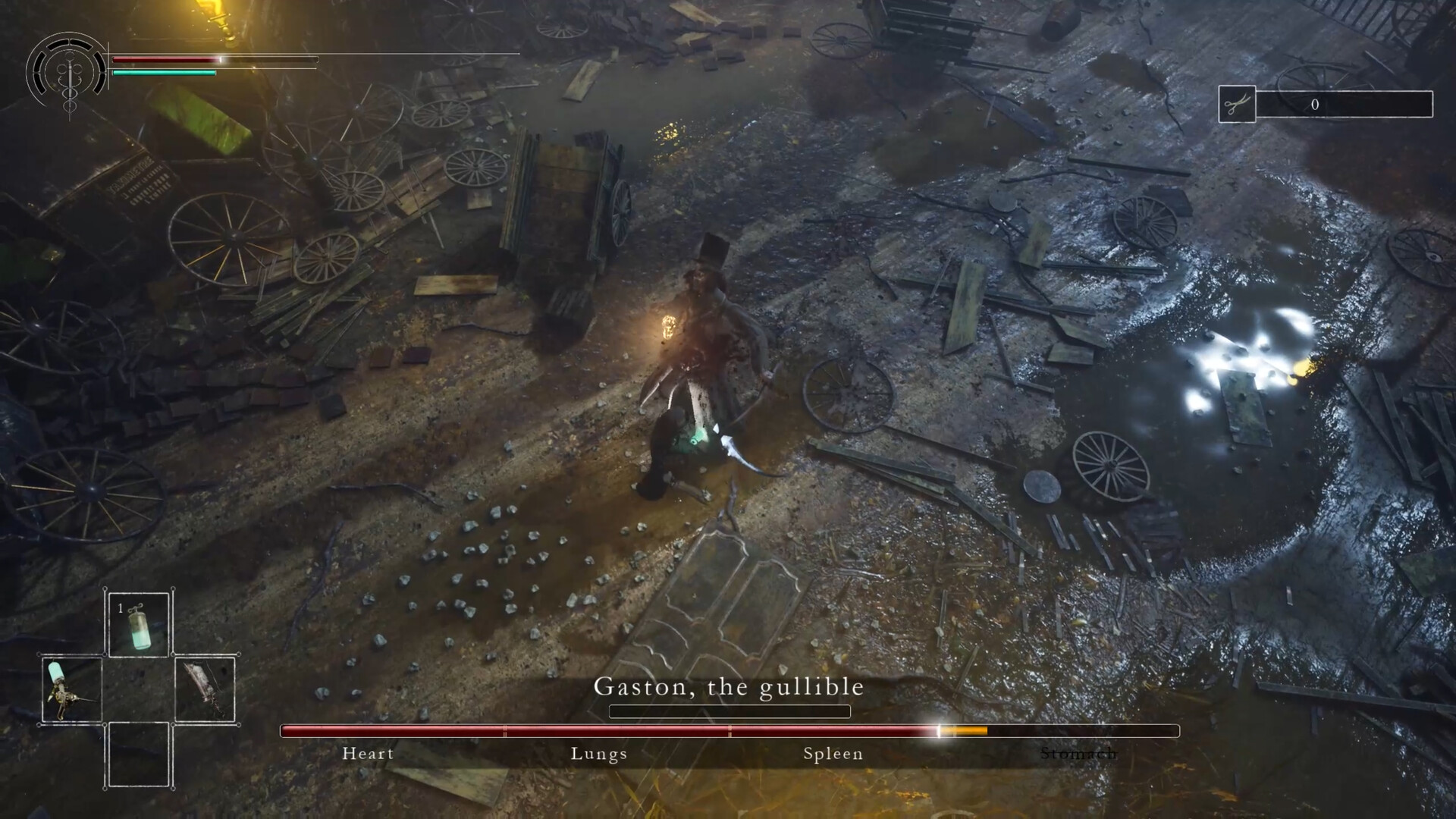Click the quantity counter on the syringe vial
Viewport: 1456px width, 819px height.
click(119, 607)
